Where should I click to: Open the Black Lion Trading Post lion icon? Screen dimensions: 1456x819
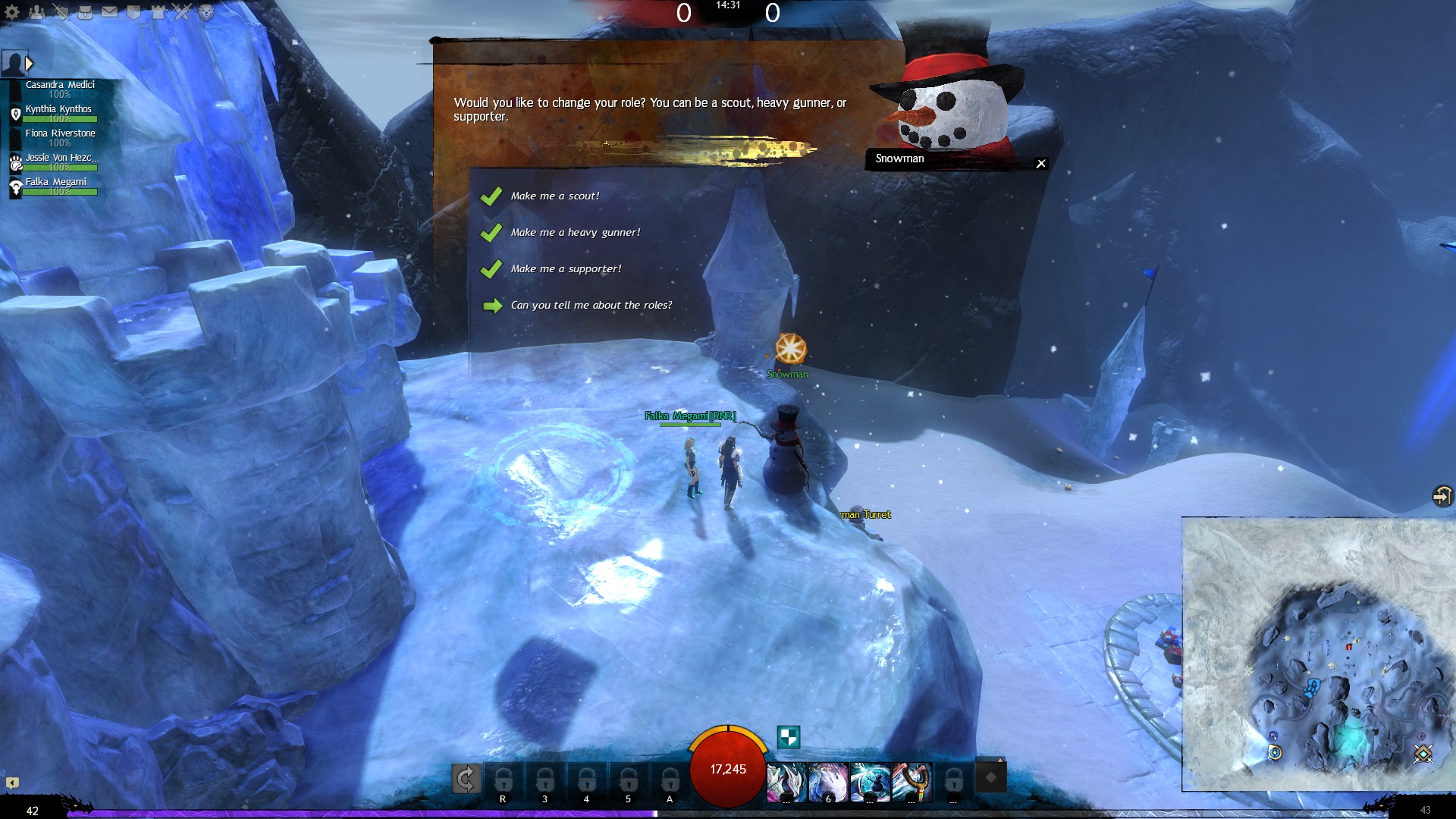pos(206,11)
